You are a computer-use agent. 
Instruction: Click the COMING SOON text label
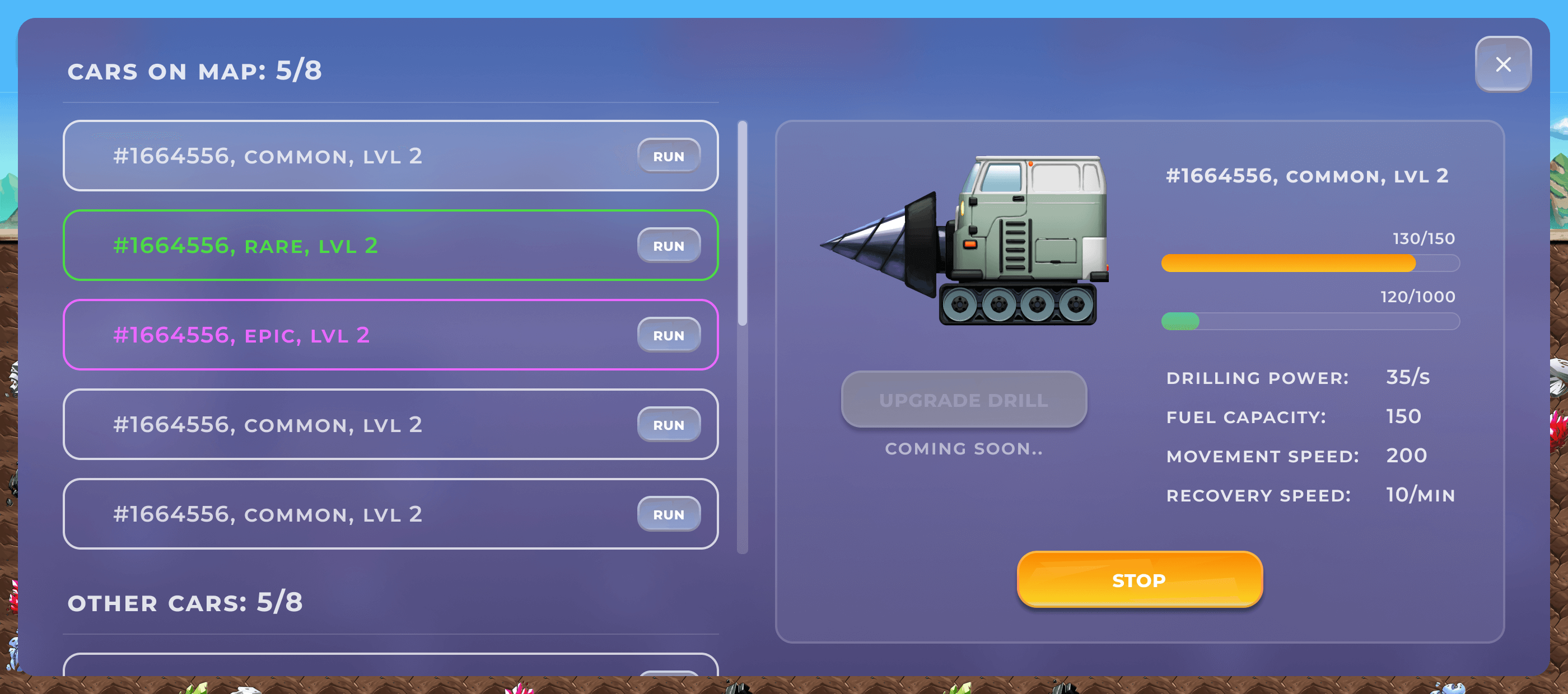pos(964,449)
